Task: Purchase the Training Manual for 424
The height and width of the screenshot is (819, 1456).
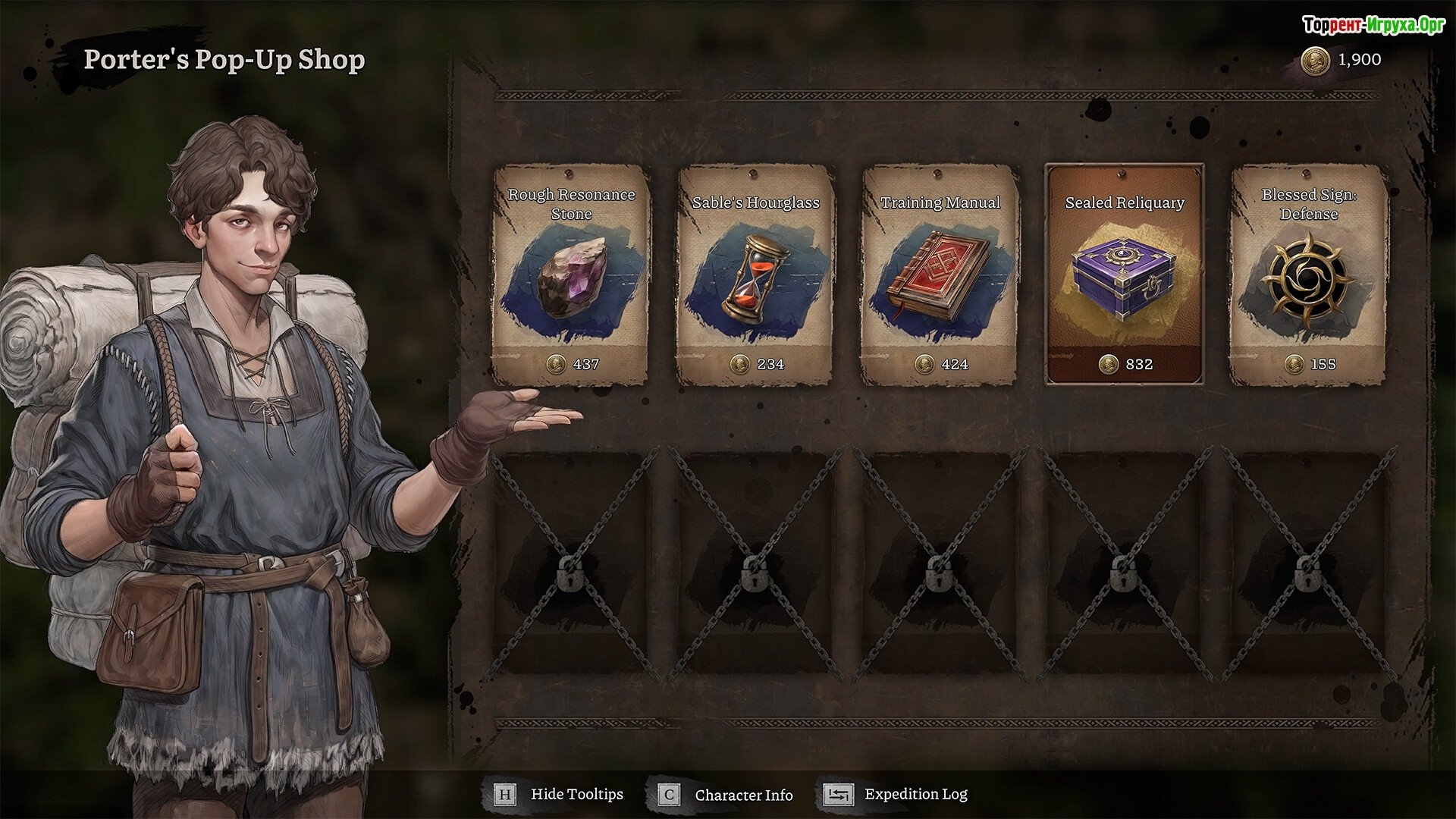Action: pos(940,276)
